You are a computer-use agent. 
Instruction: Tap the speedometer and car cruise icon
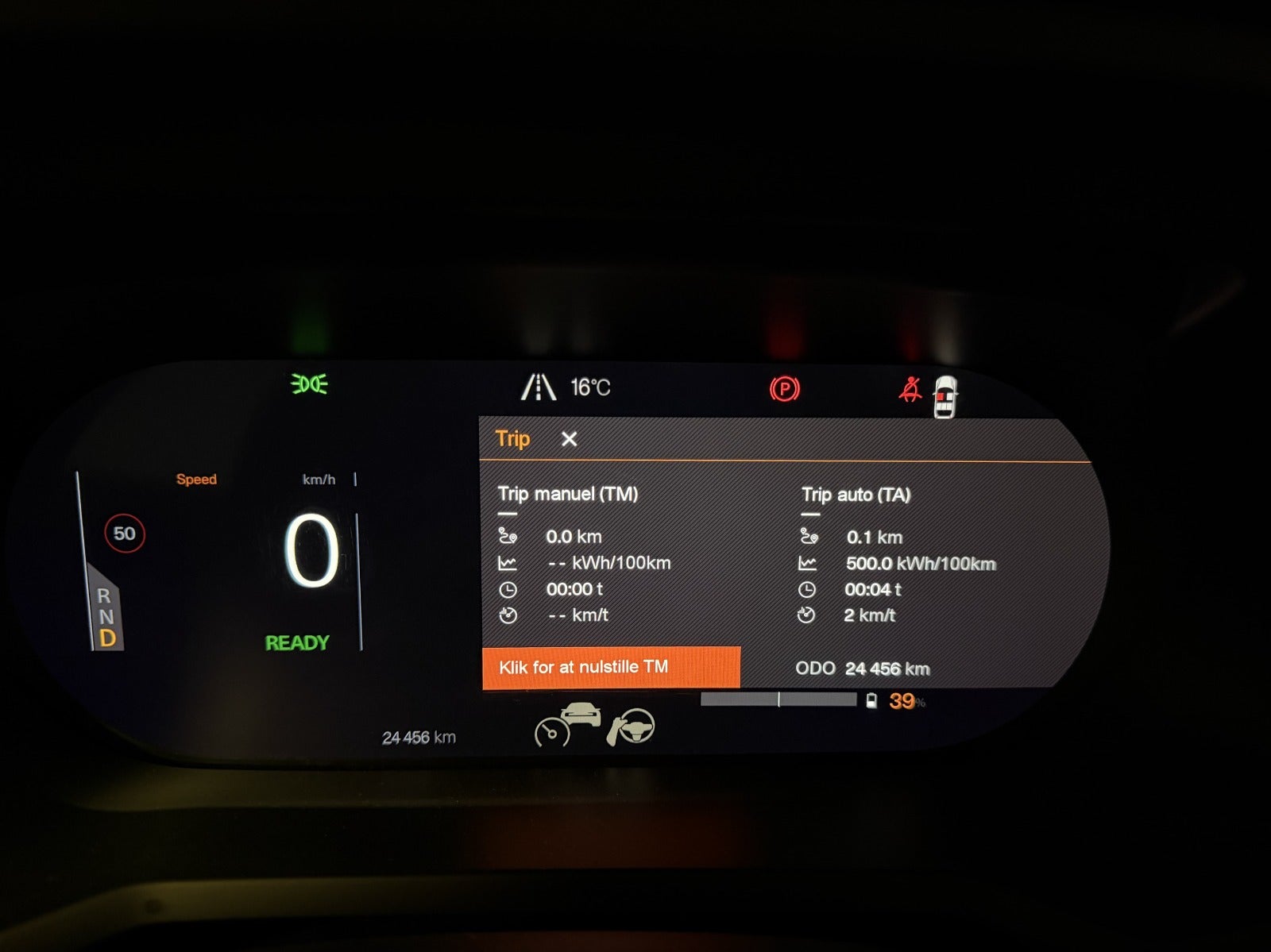[x=566, y=724]
